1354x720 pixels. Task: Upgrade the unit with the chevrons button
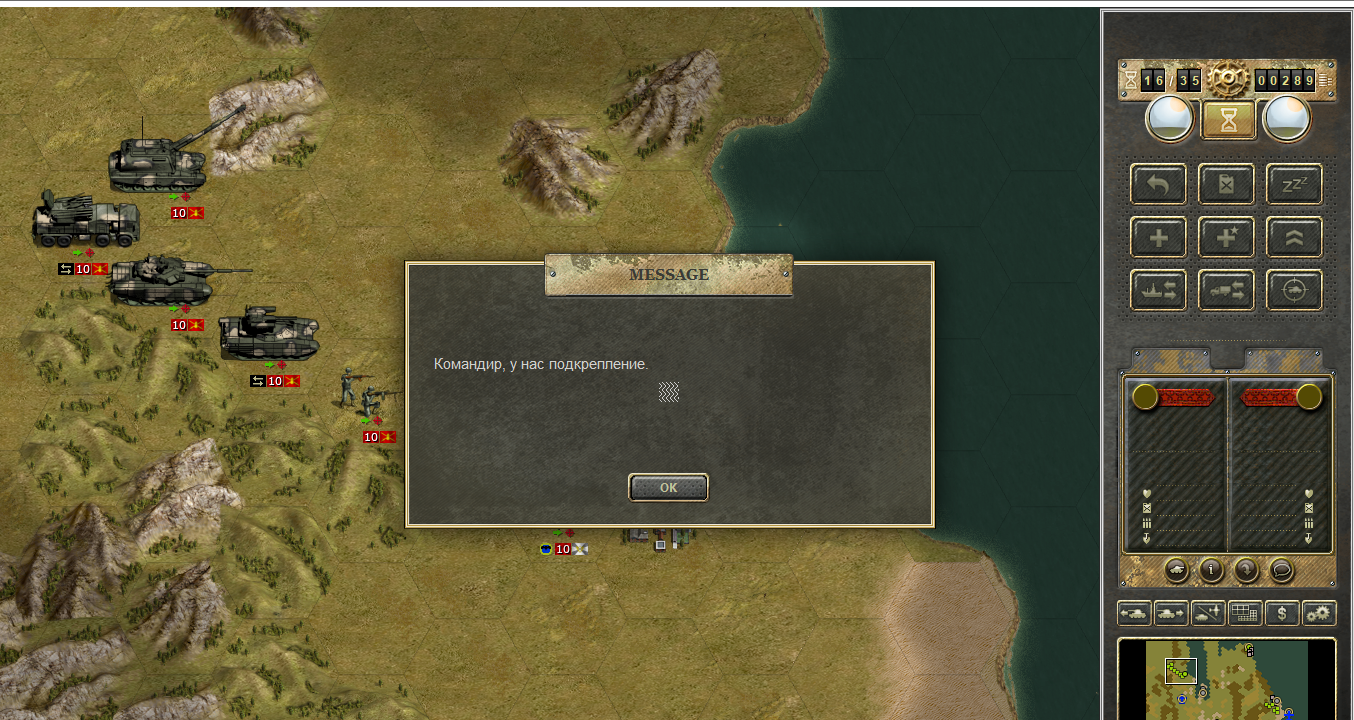pos(1294,237)
